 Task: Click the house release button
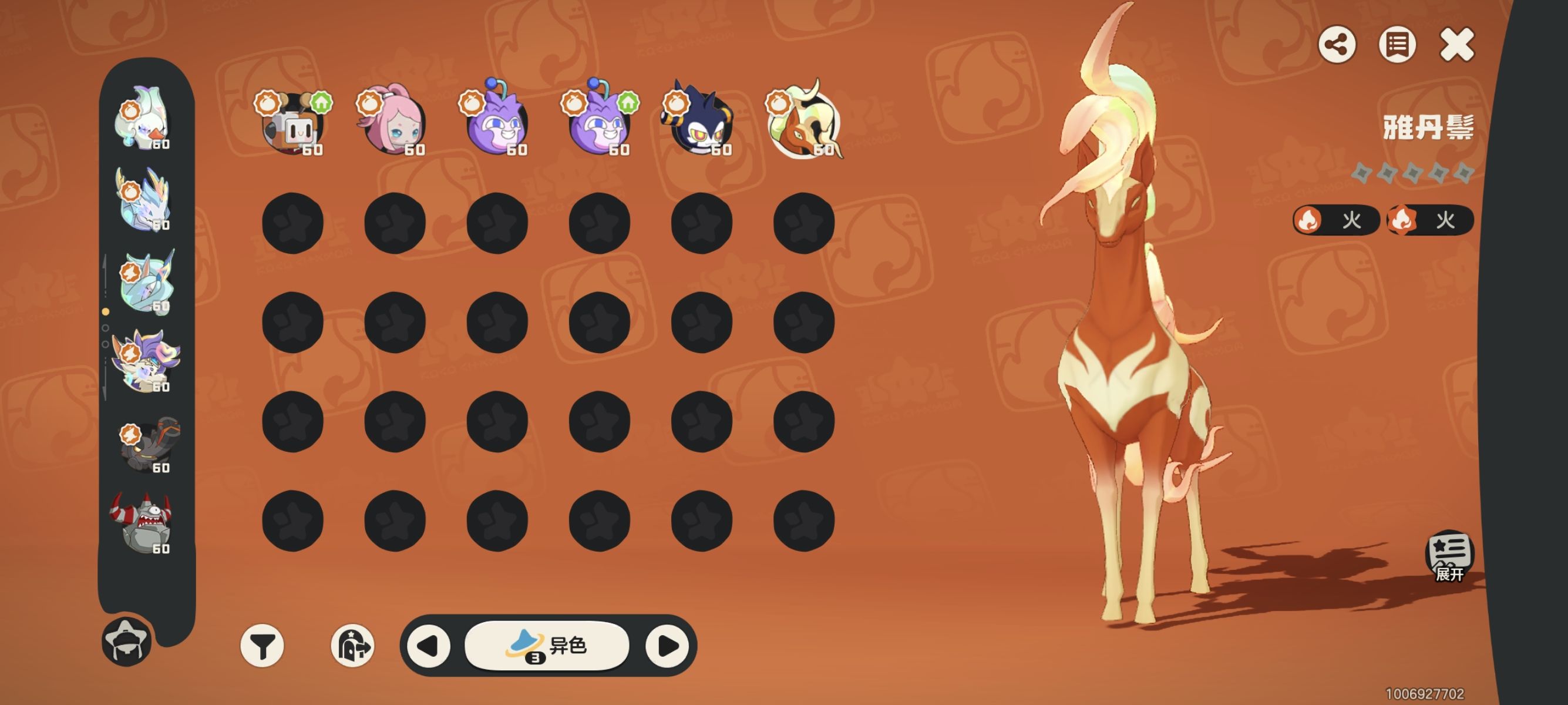click(352, 645)
